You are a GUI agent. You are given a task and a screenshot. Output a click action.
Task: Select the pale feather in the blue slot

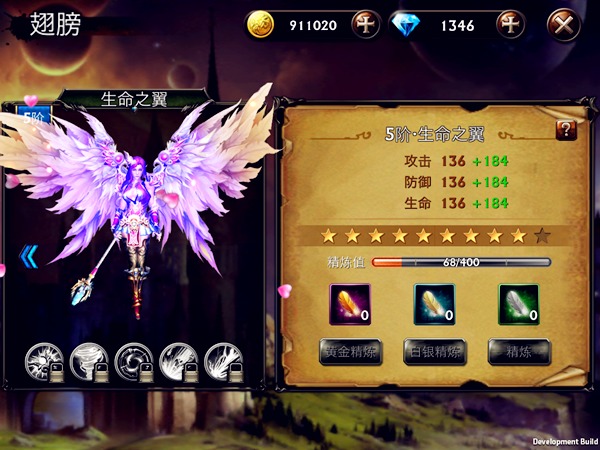(x=434, y=304)
